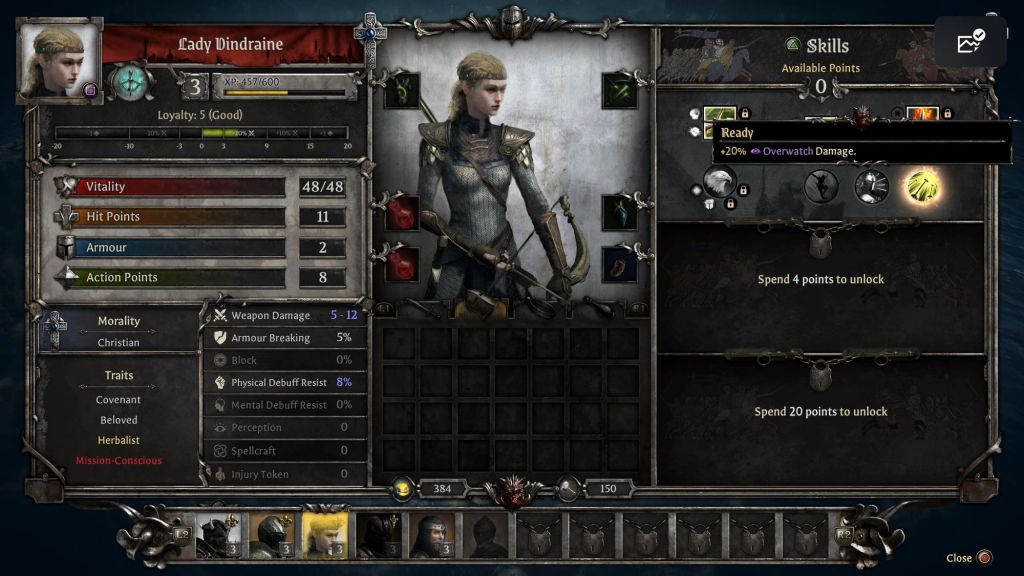The width and height of the screenshot is (1024, 576).
Task: Open the teal potion equipment slot
Action: click(x=620, y=212)
